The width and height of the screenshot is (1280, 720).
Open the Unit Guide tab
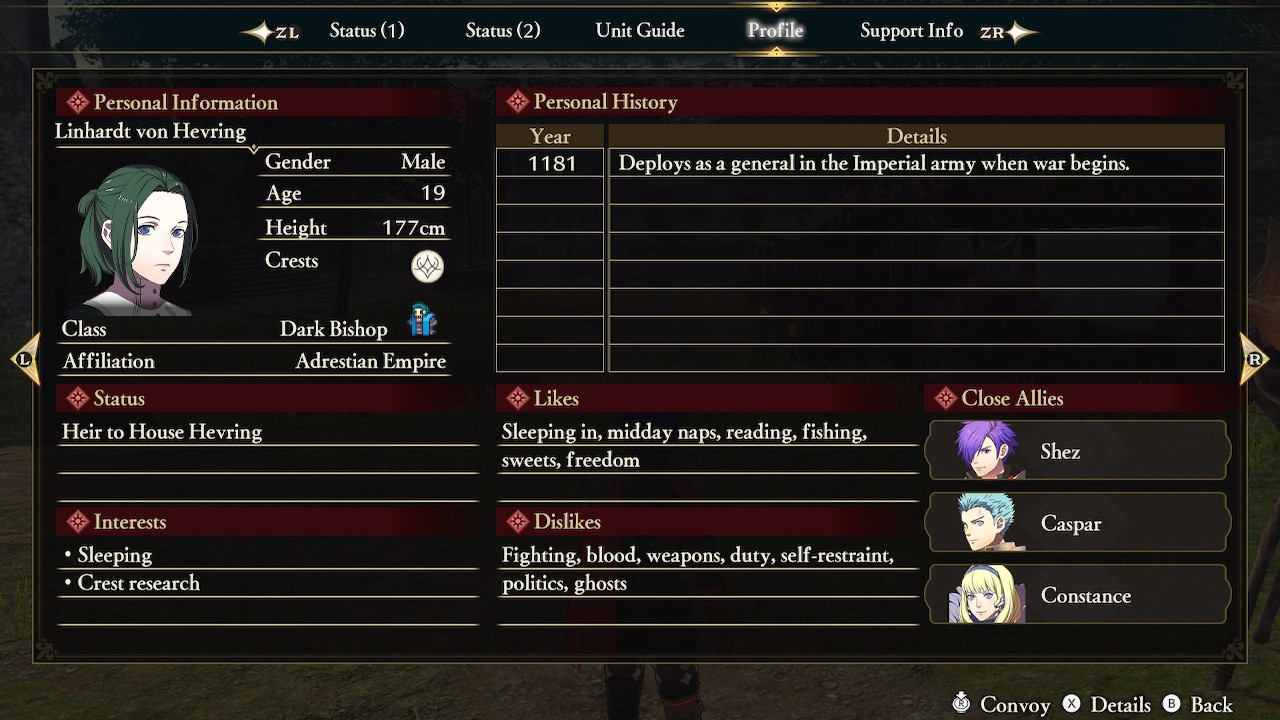click(x=640, y=30)
